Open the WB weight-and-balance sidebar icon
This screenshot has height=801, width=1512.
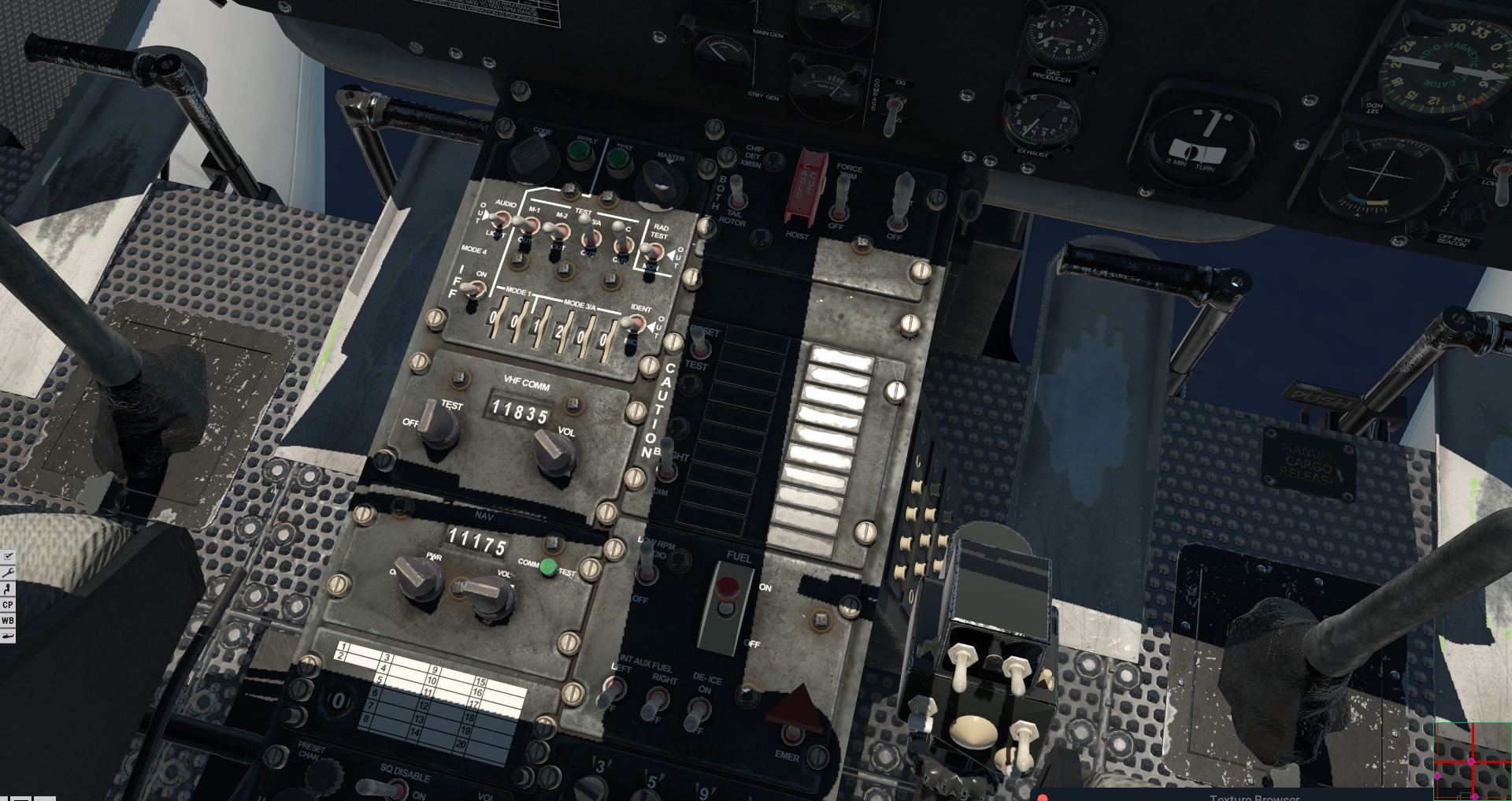(x=8, y=620)
